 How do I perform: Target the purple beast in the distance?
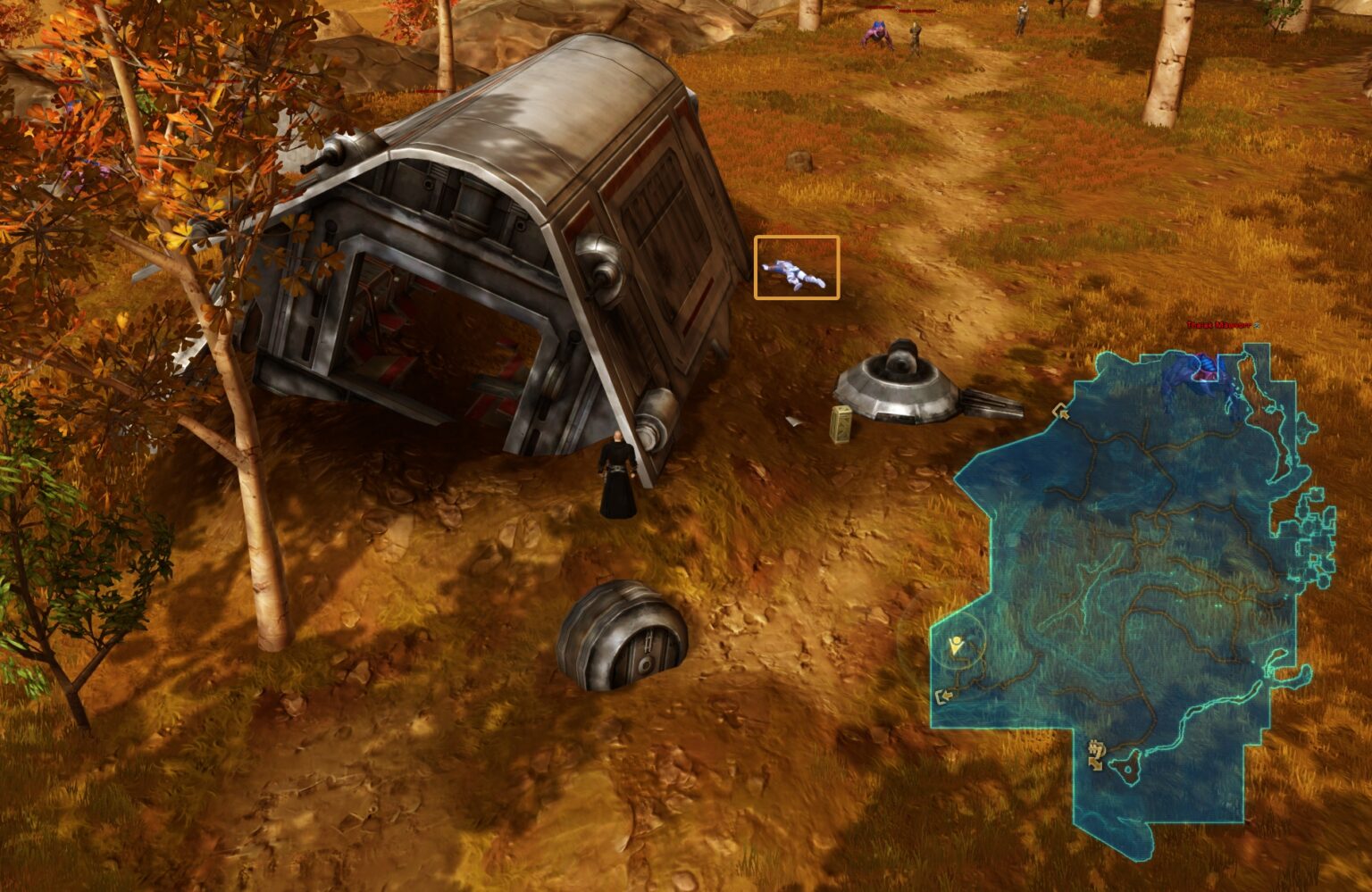(877, 32)
